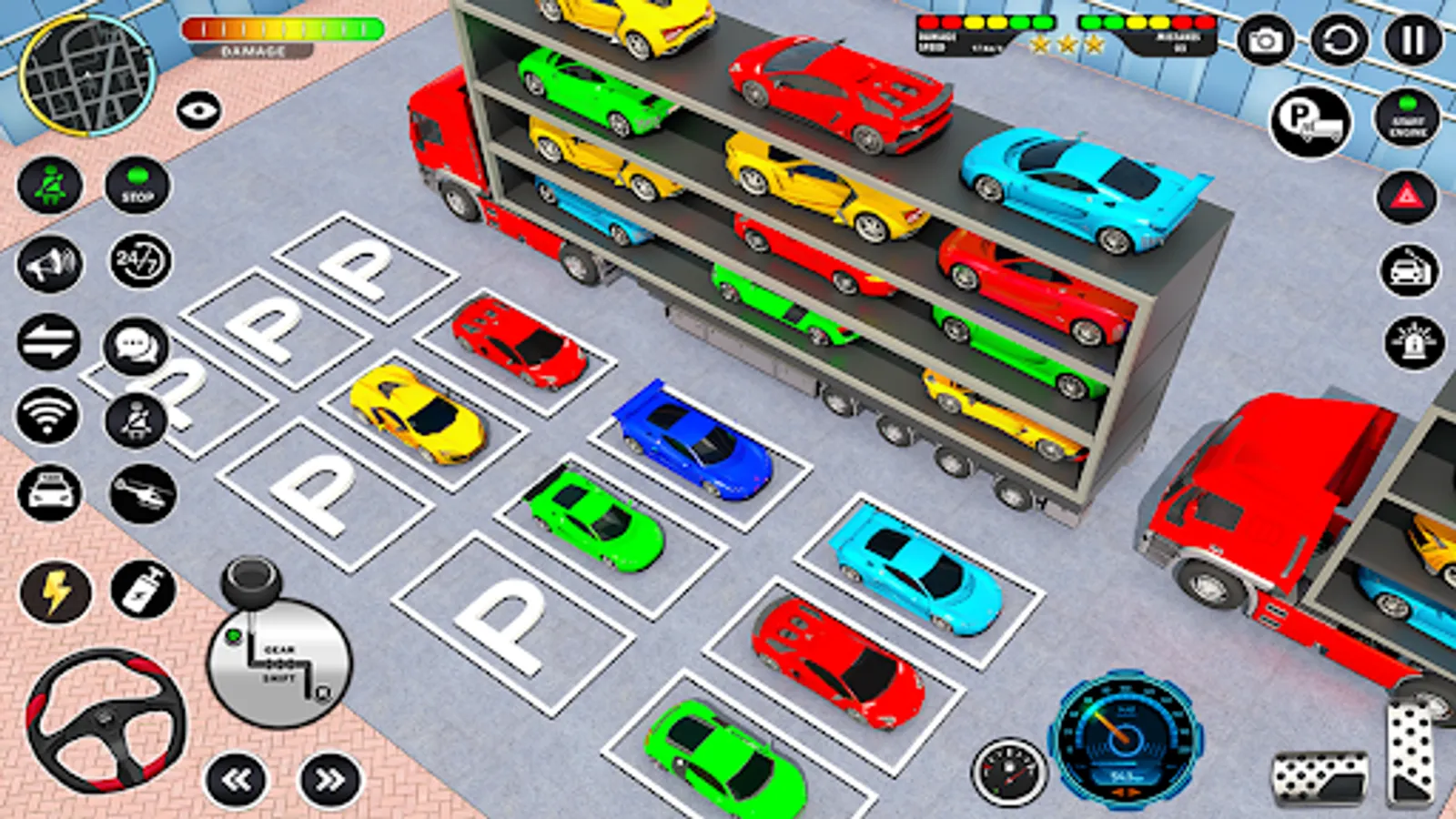Switch on the police siren light

click(x=1413, y=343)
